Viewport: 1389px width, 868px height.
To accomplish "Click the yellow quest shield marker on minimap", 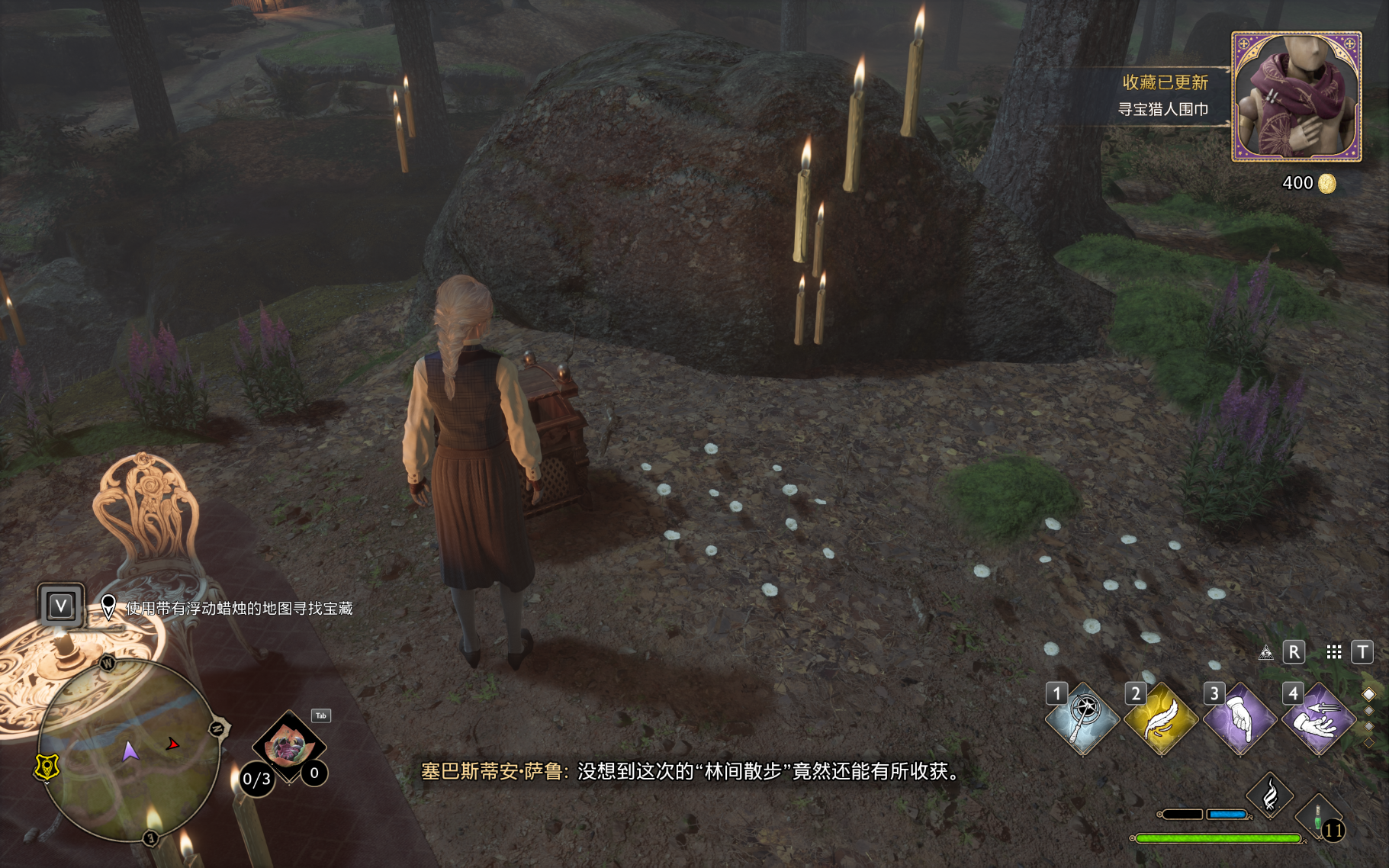I will pyautogui.click(x=47, y=767).
